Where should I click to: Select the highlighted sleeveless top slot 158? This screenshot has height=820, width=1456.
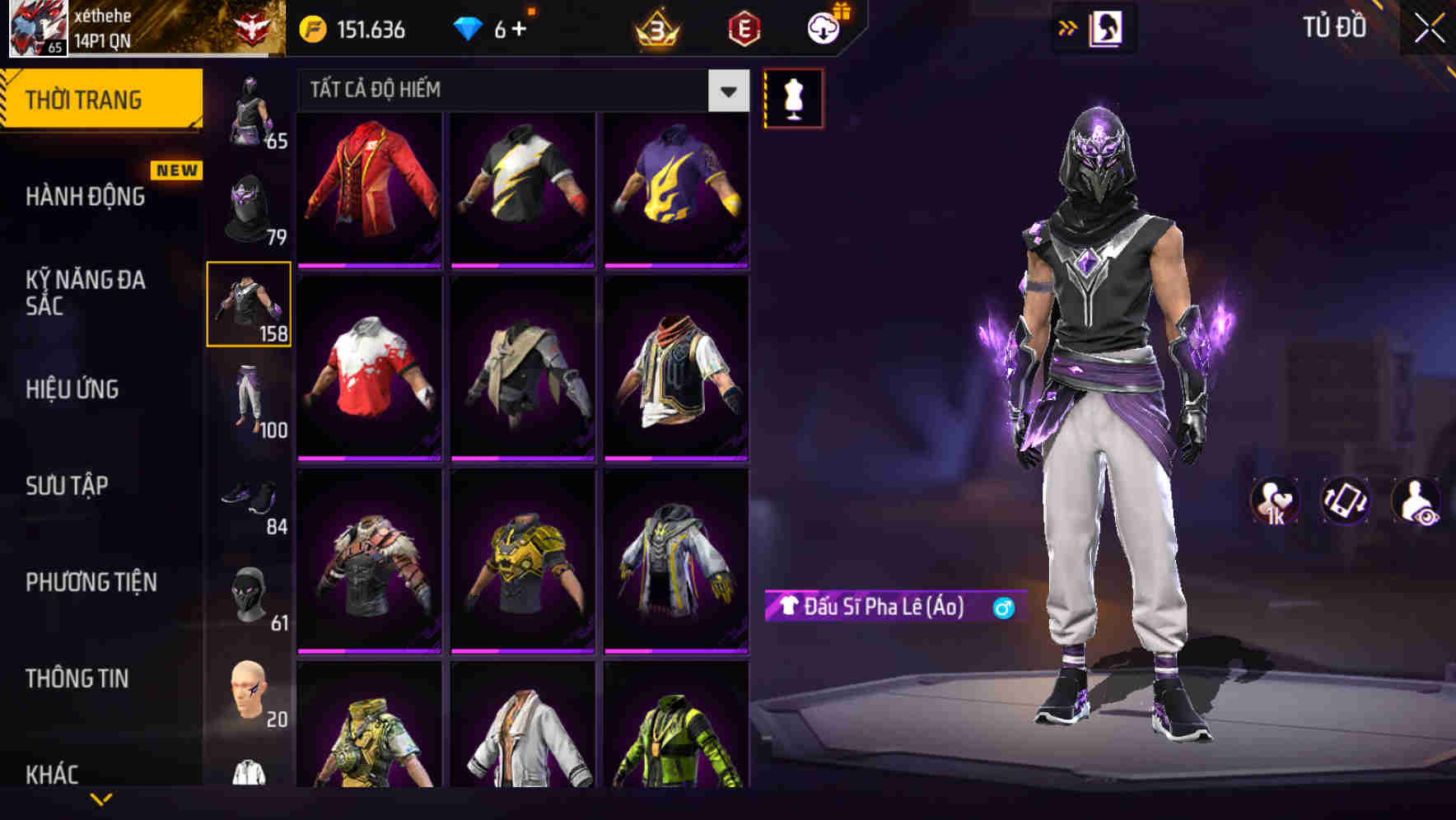pyautogui.click(x=250, y=303)
